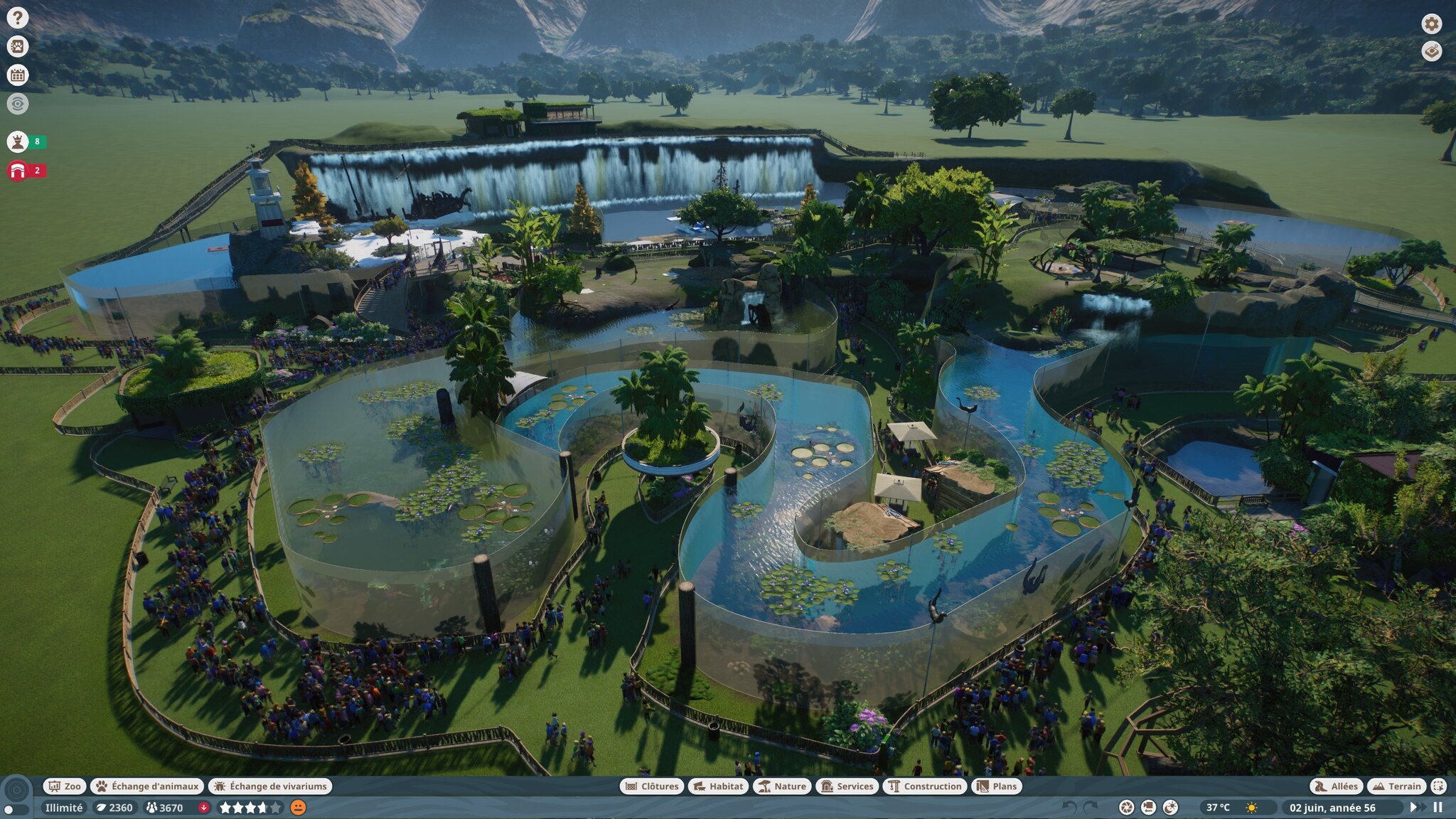Open the Habitat build menu
Image resolution: width=1456 pixels, height=819 pixels.
[718, 786]
